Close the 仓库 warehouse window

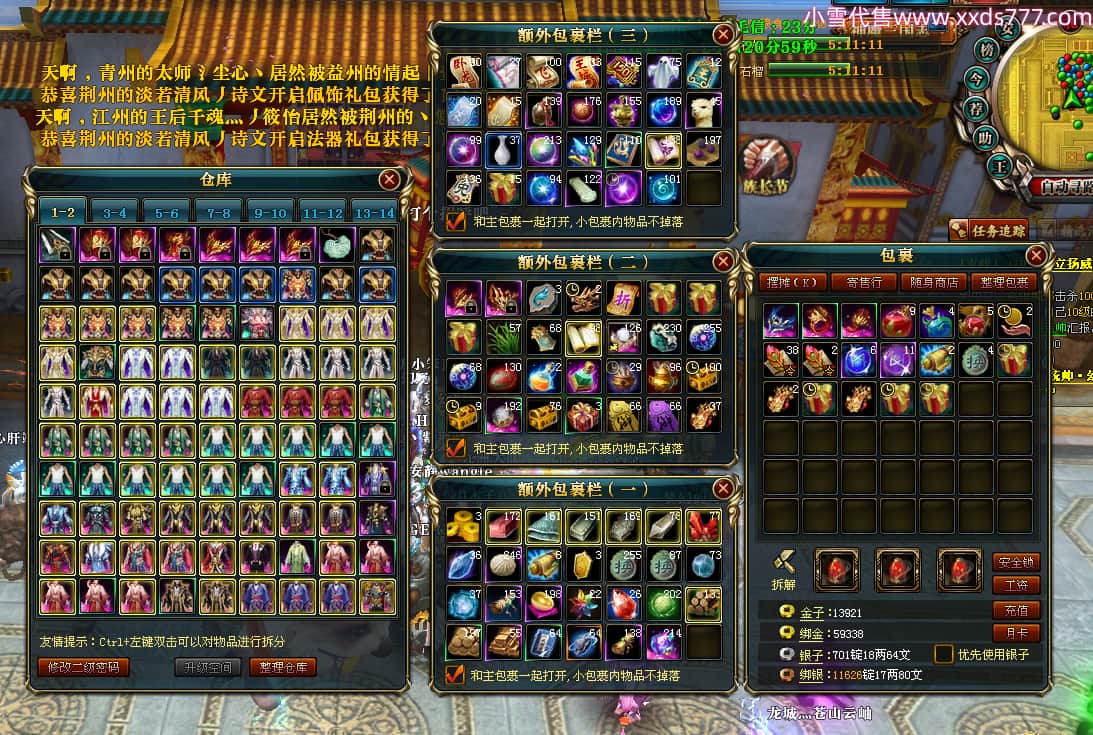point(389,180)
